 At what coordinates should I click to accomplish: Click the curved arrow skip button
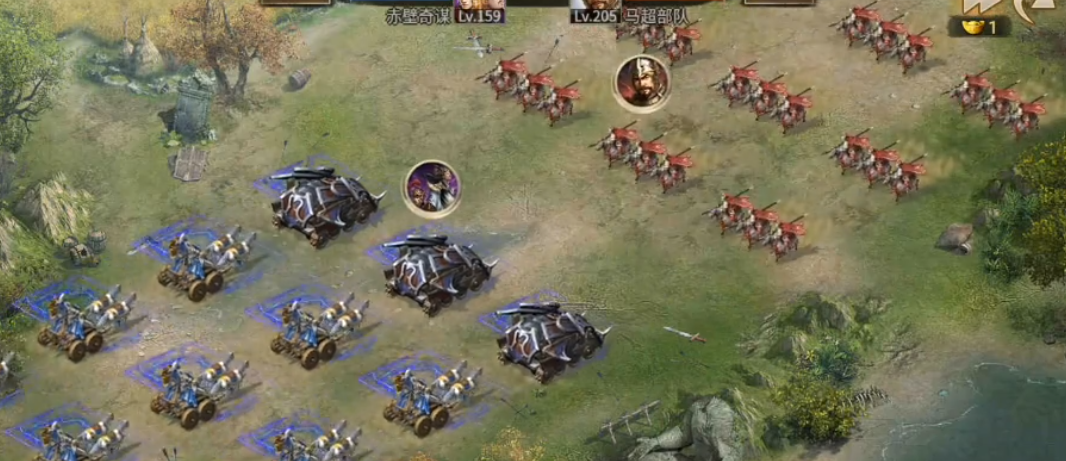click(1025, 8)
